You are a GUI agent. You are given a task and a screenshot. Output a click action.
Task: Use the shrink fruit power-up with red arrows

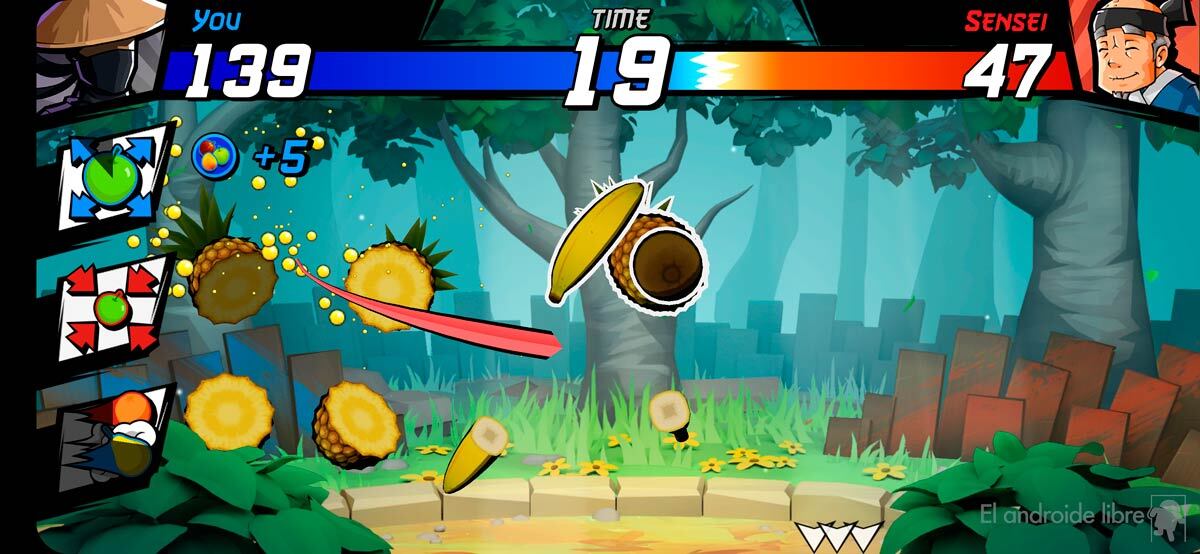pos(107,305)
